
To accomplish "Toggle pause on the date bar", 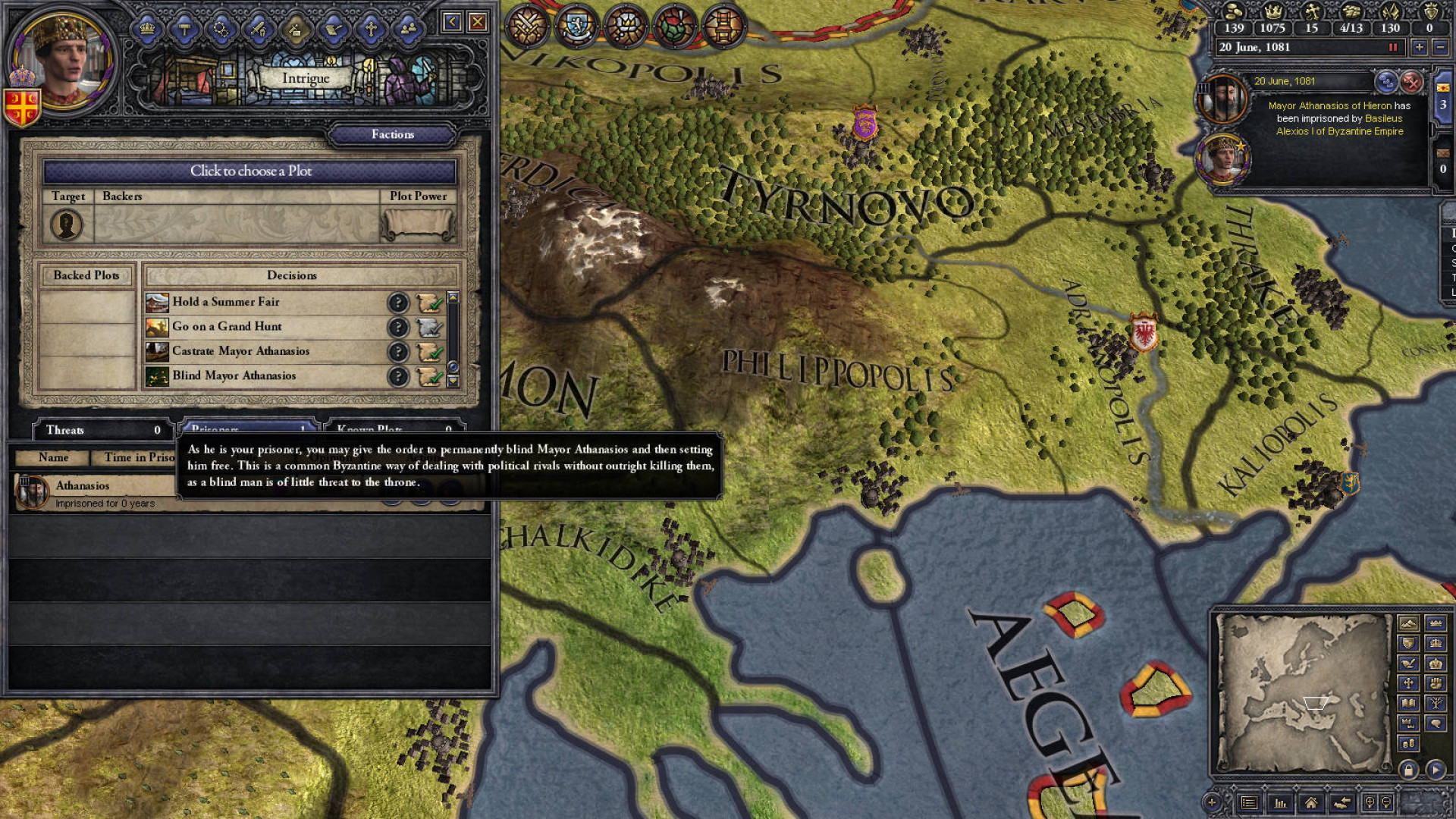I will (1393, 47).
